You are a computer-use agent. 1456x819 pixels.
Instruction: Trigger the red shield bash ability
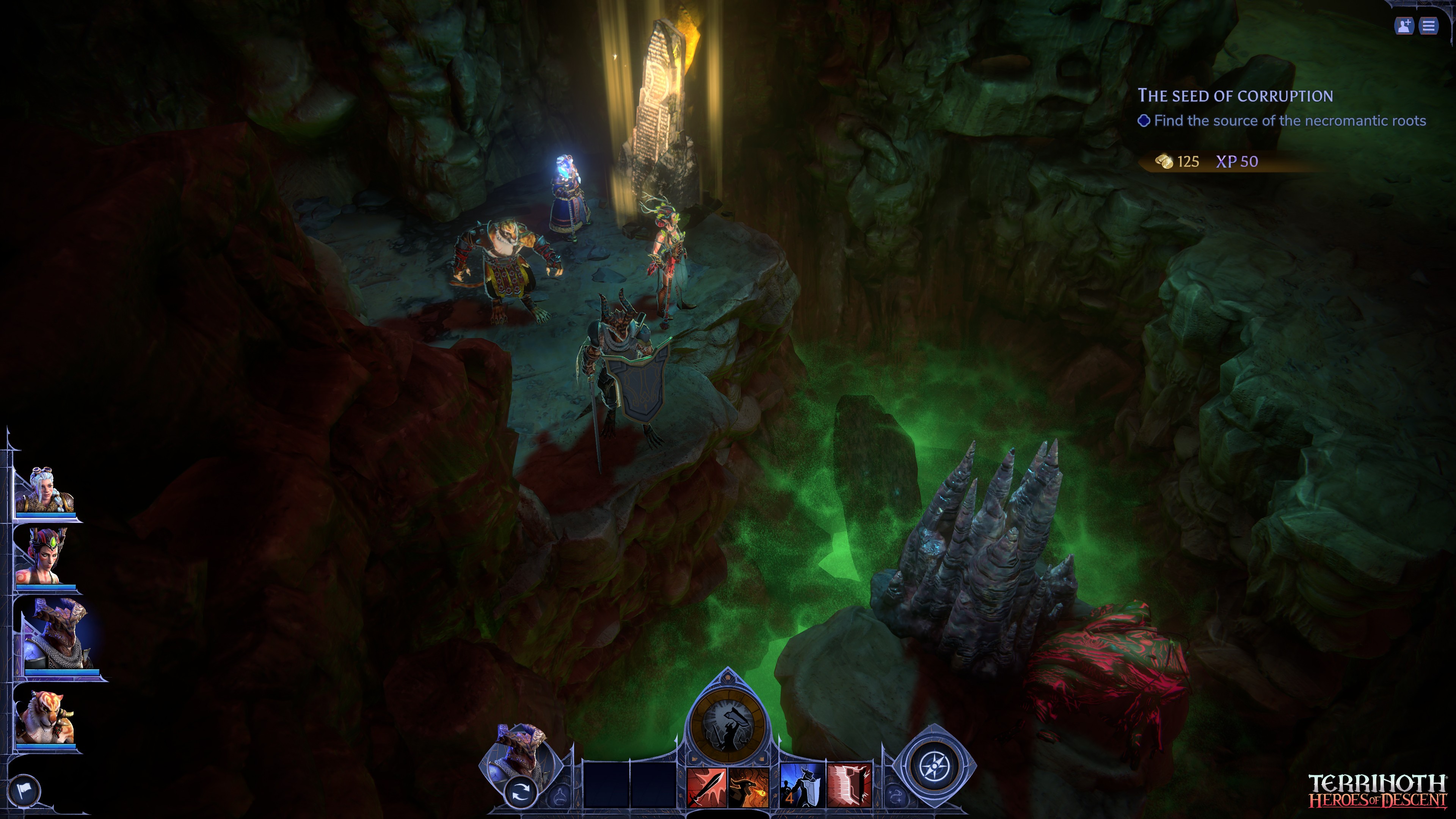[849, 786]
